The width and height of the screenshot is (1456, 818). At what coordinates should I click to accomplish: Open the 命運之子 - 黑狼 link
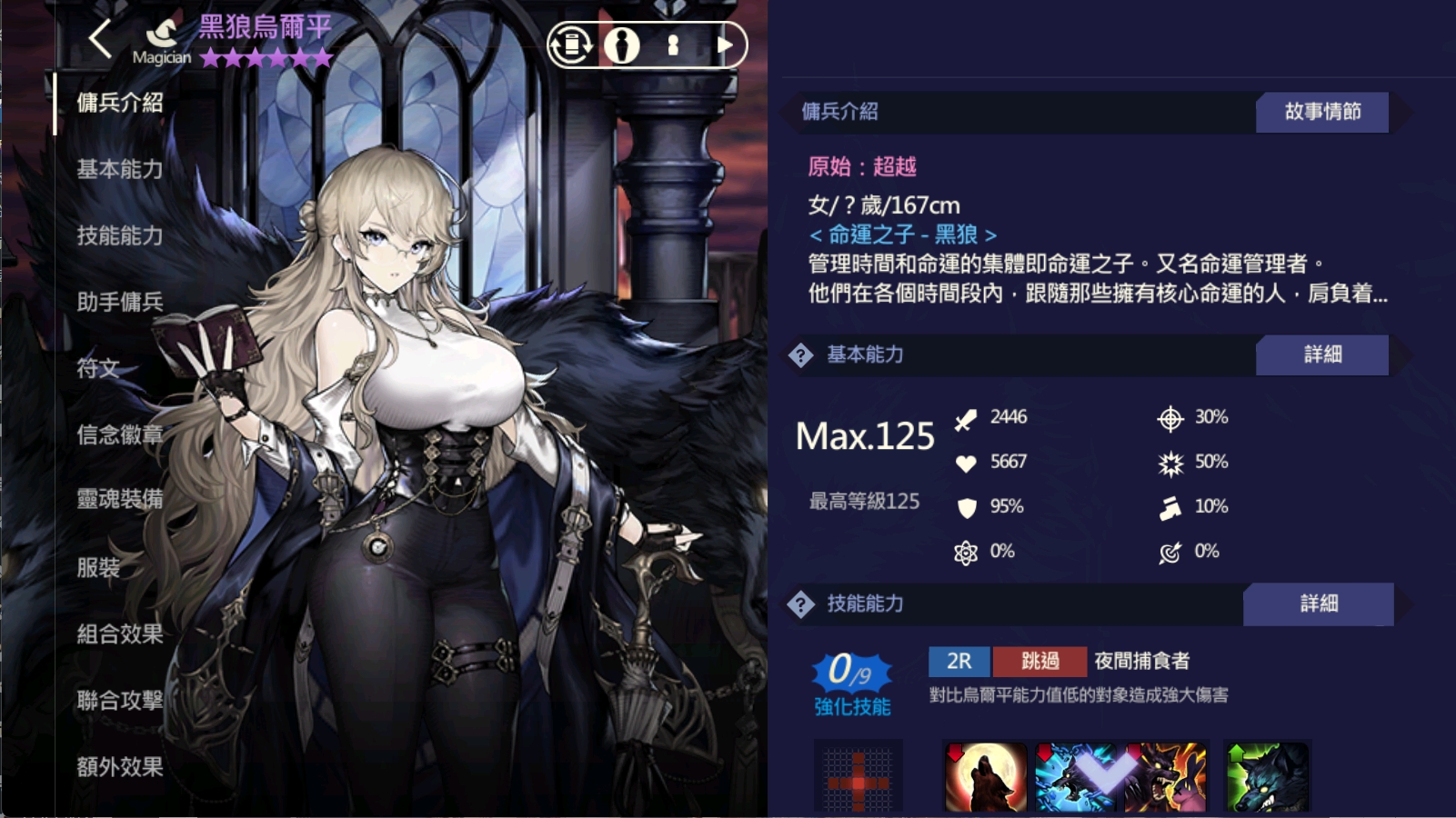click(904, 234)
